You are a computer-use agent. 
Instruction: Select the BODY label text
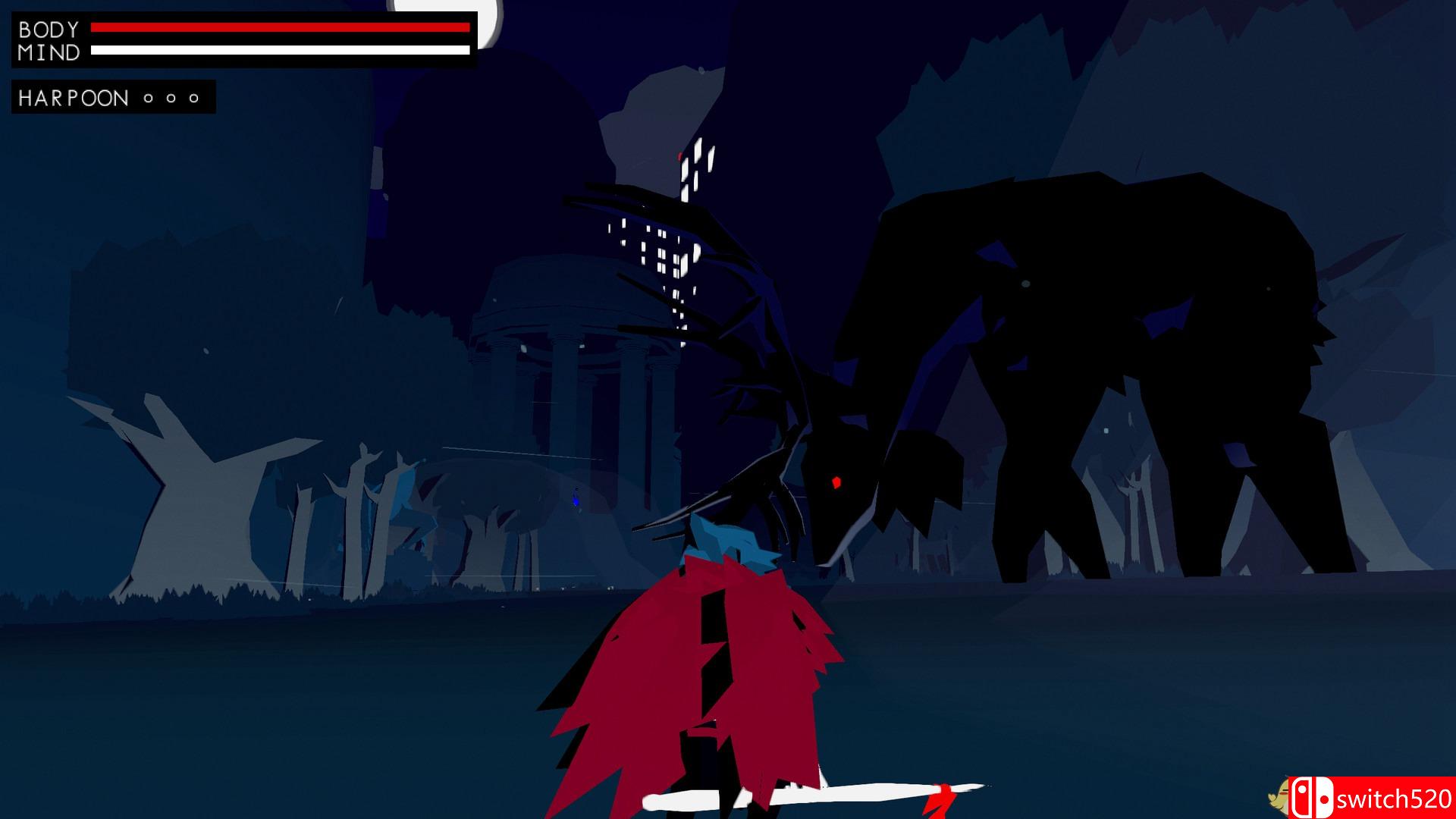(x=49, y=29)
